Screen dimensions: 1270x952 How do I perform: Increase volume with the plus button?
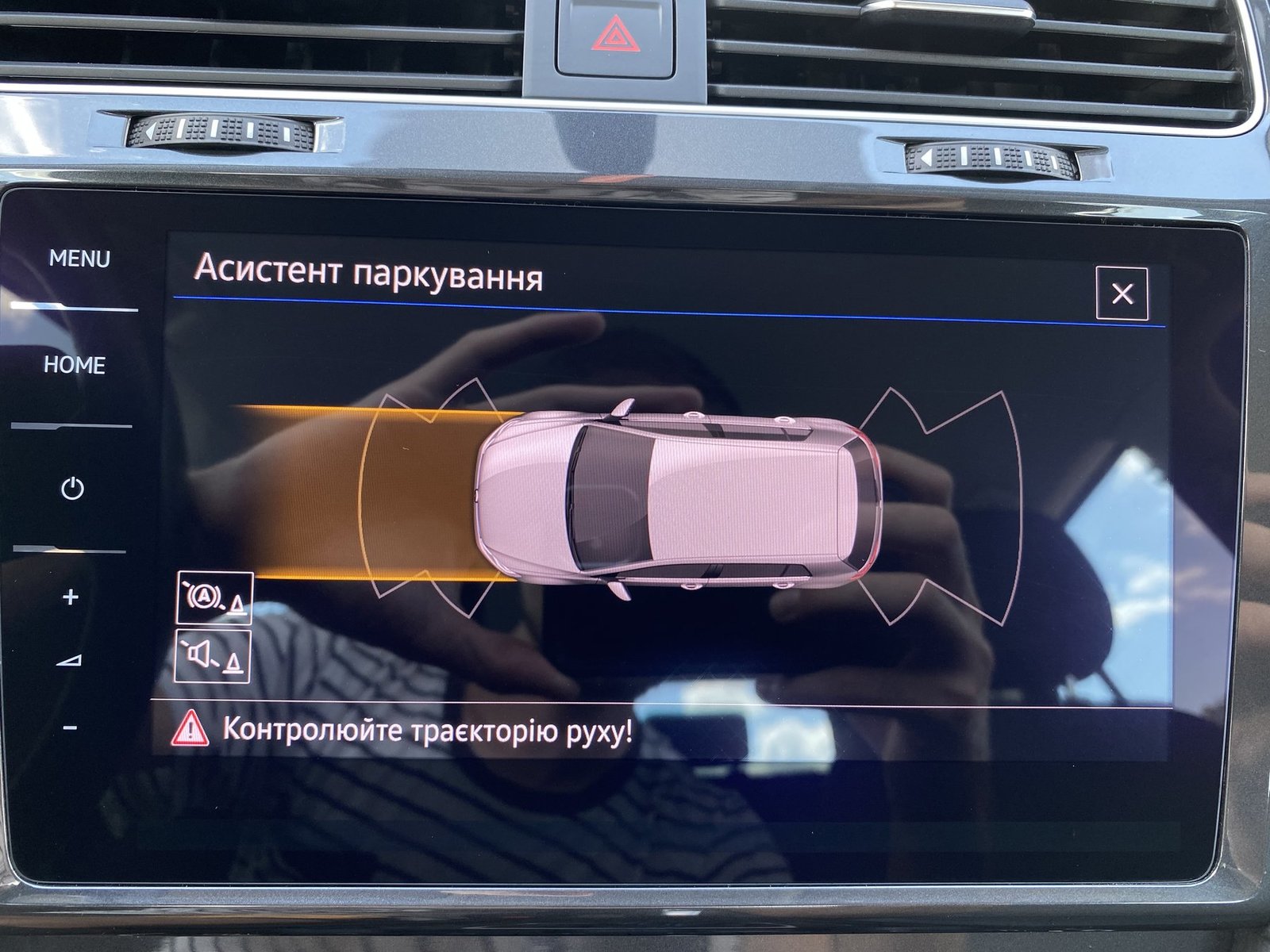click(x=71, y=597)
